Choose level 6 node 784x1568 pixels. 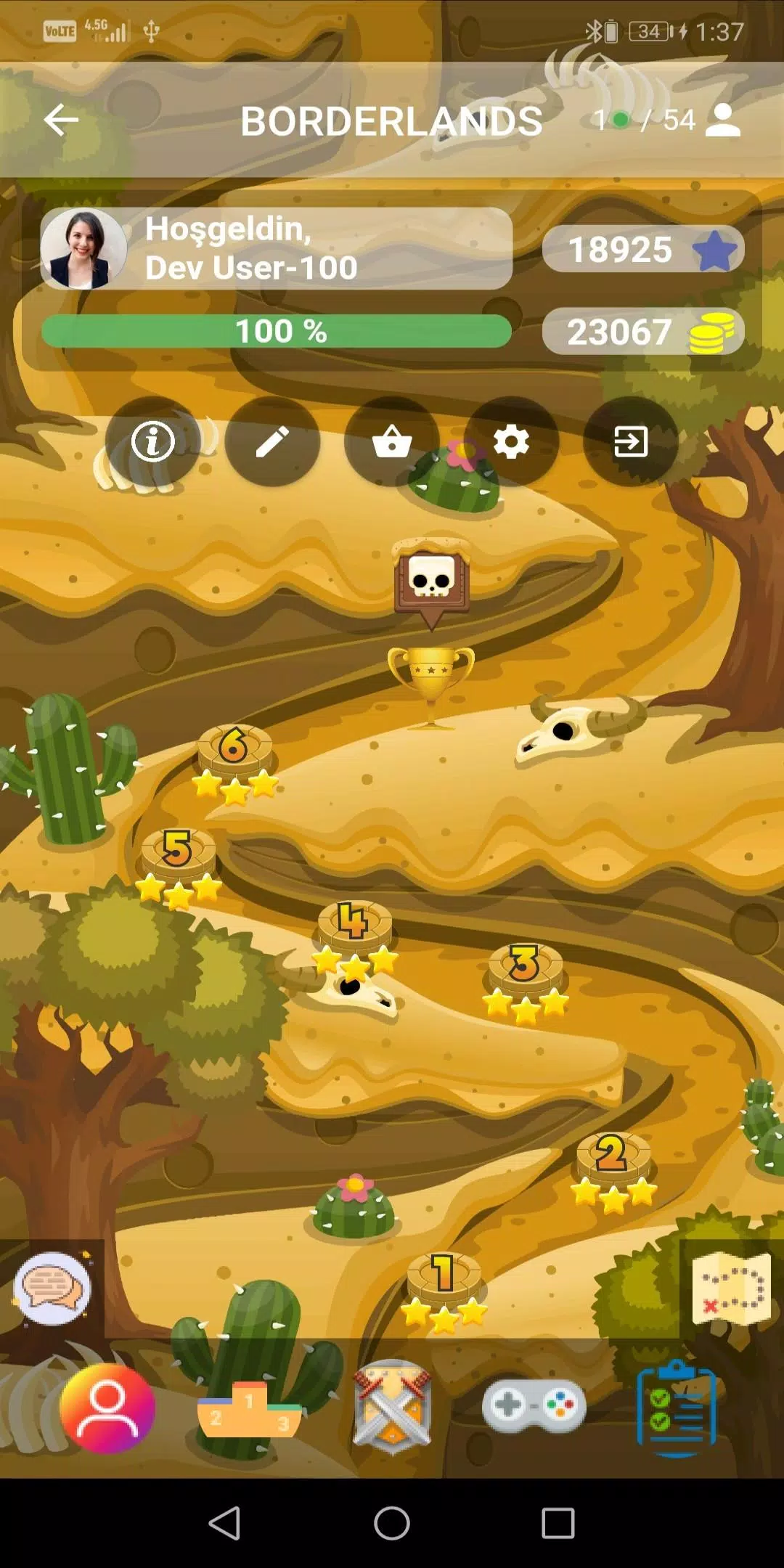click(x=234, y=750)
